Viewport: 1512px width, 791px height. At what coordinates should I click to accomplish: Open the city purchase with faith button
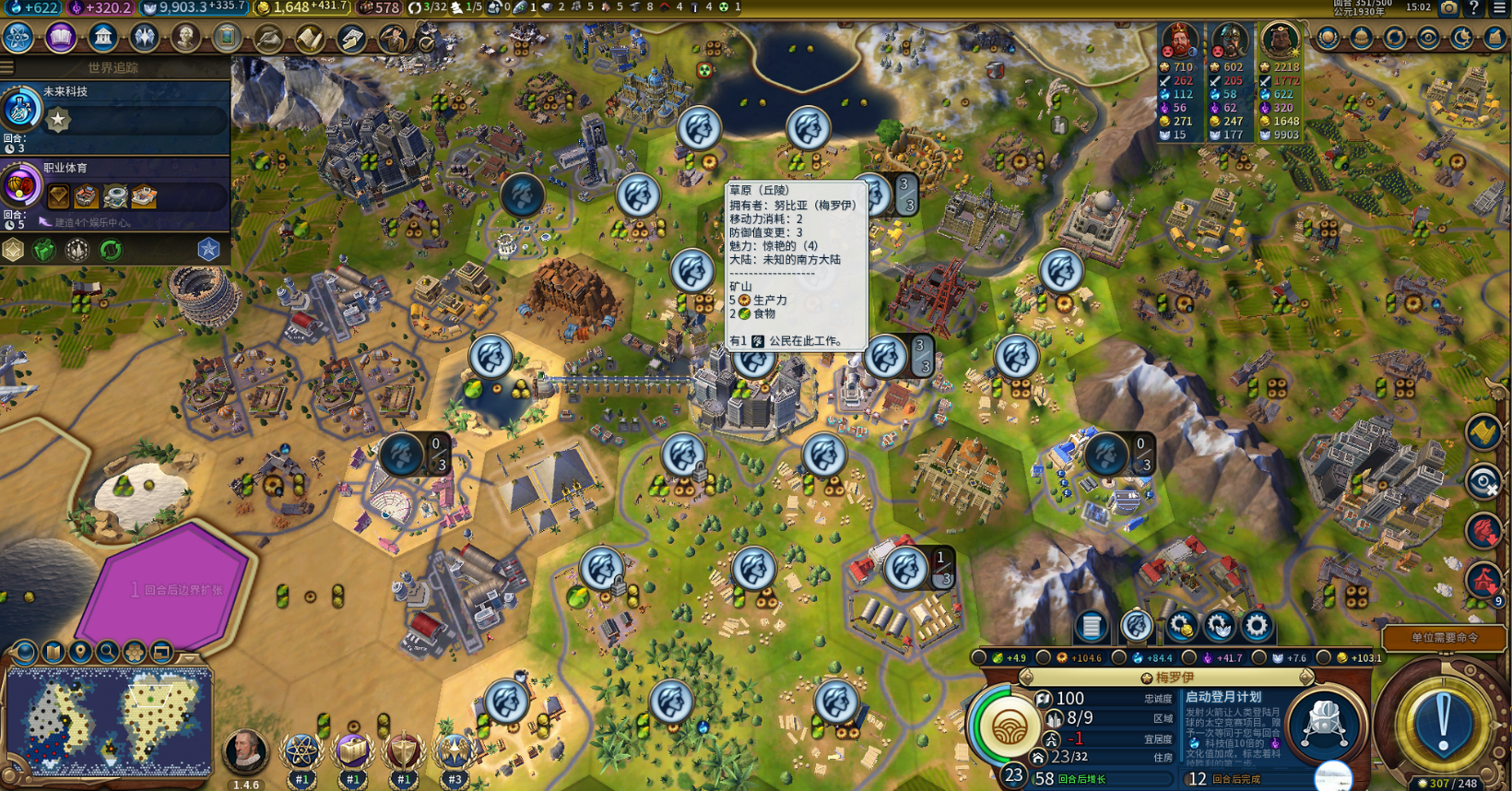pos(1219,626)
